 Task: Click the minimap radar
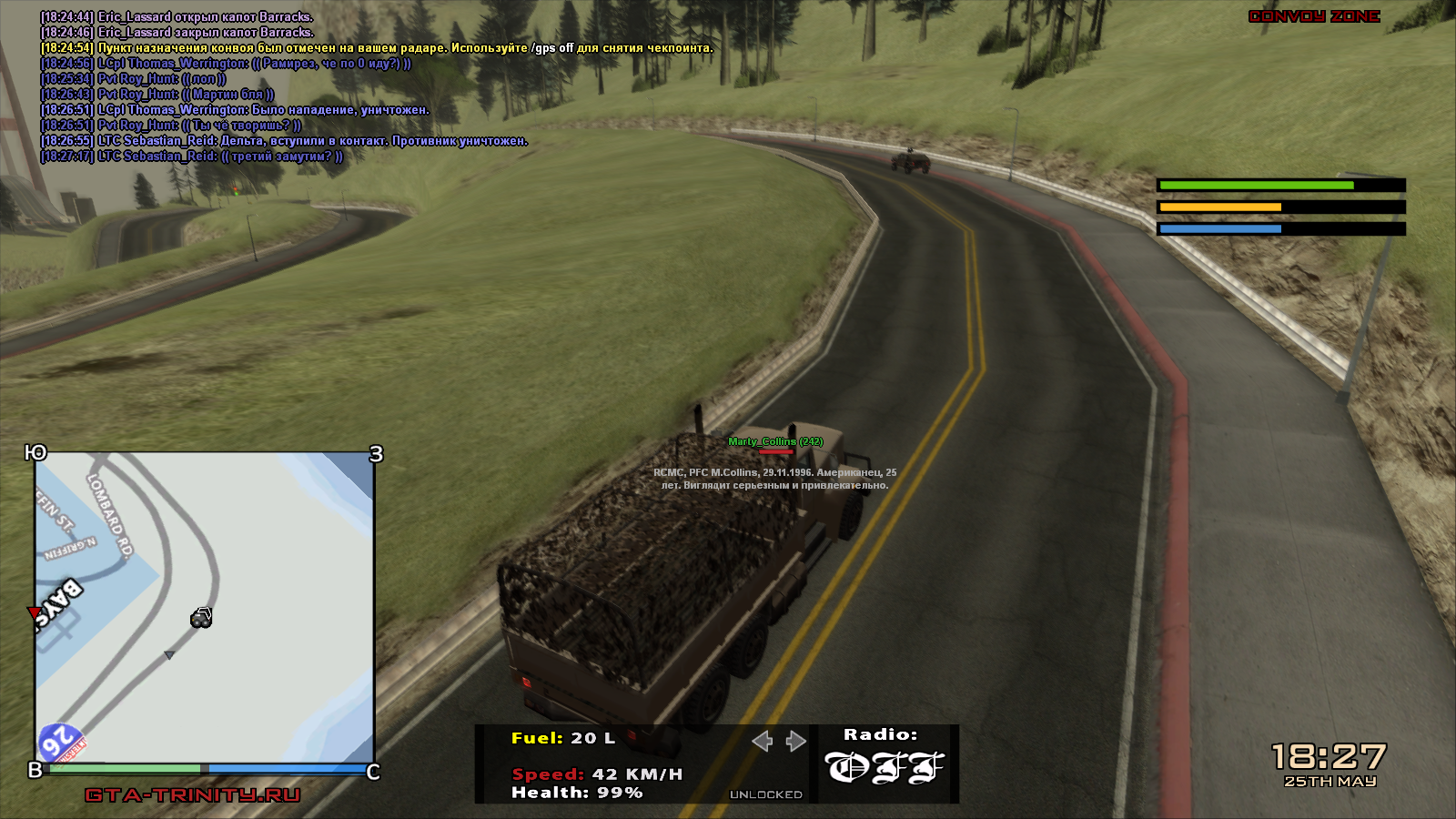[x=205, y=607]
